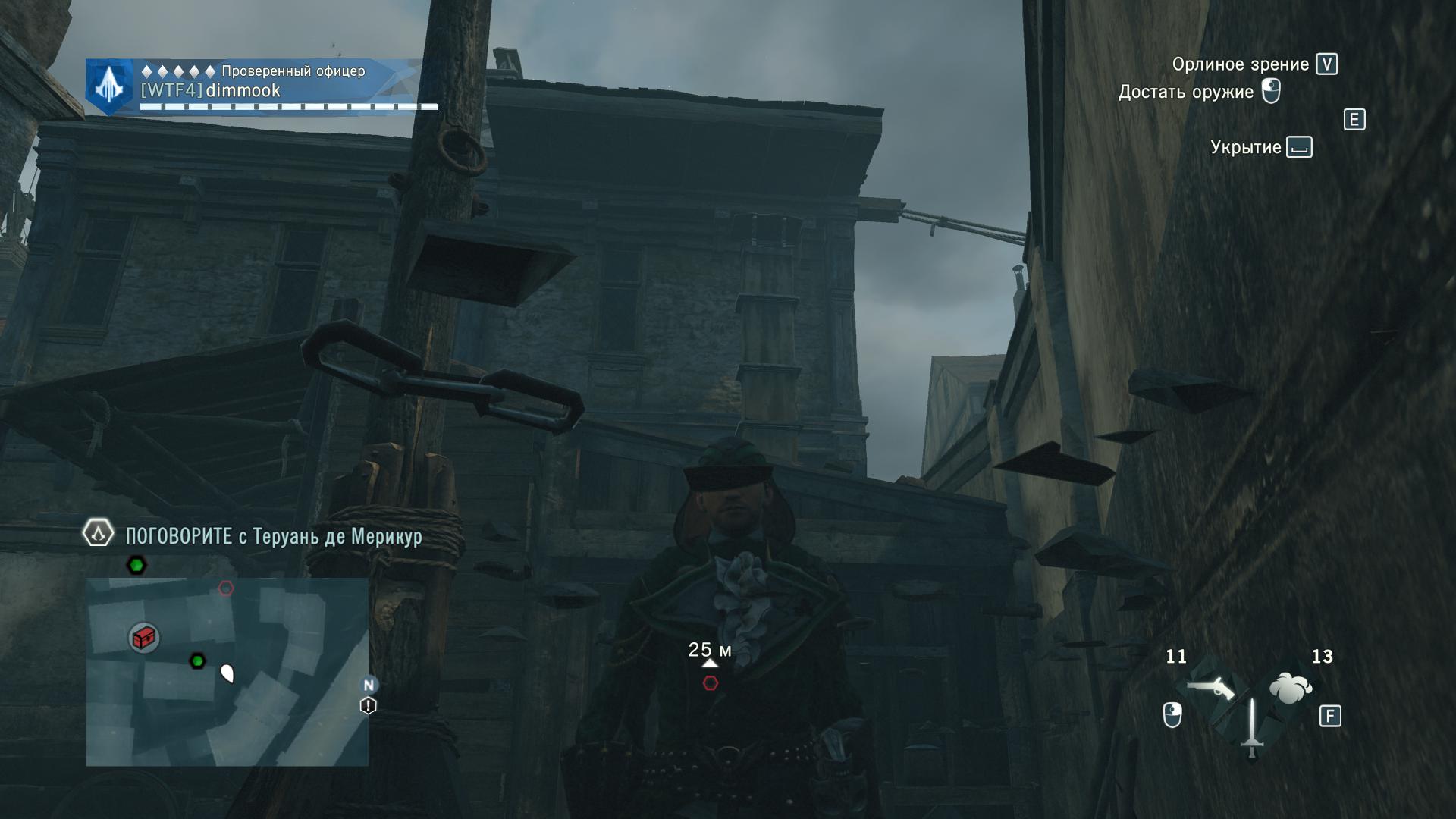Click the north compass marker on minimap
This screenshot has width=1456, height=819.
[369, 686]
